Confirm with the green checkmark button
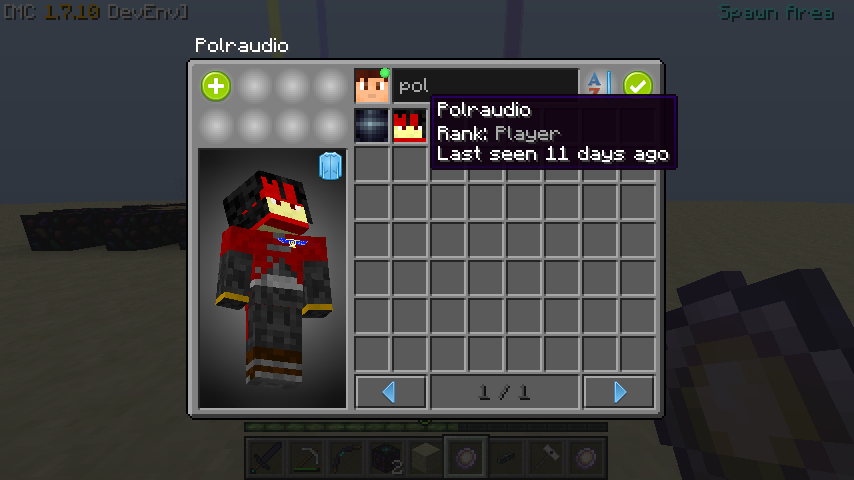 pos(638,86)
